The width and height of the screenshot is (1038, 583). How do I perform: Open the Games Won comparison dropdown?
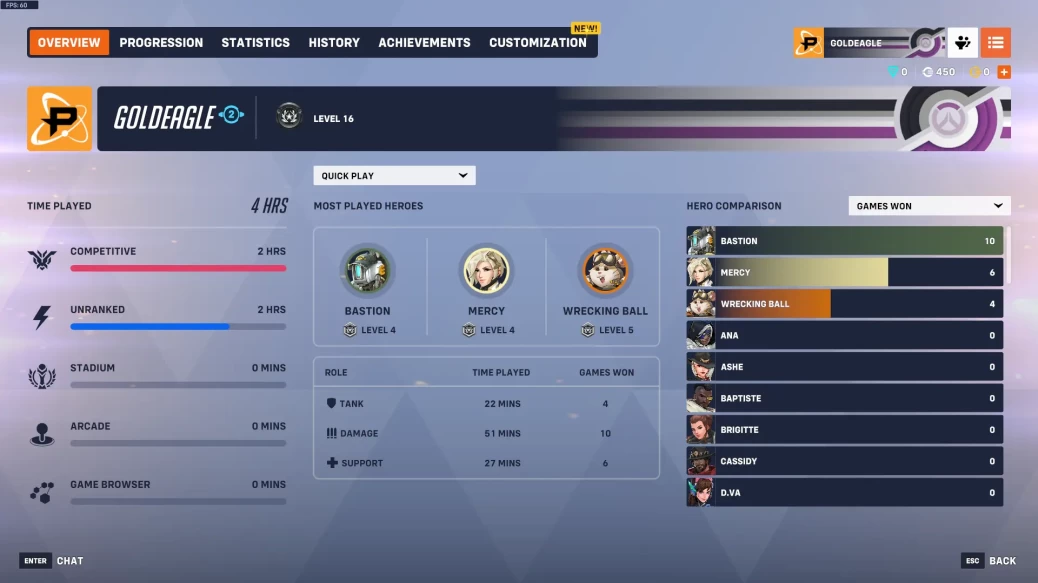pos(929,206)
